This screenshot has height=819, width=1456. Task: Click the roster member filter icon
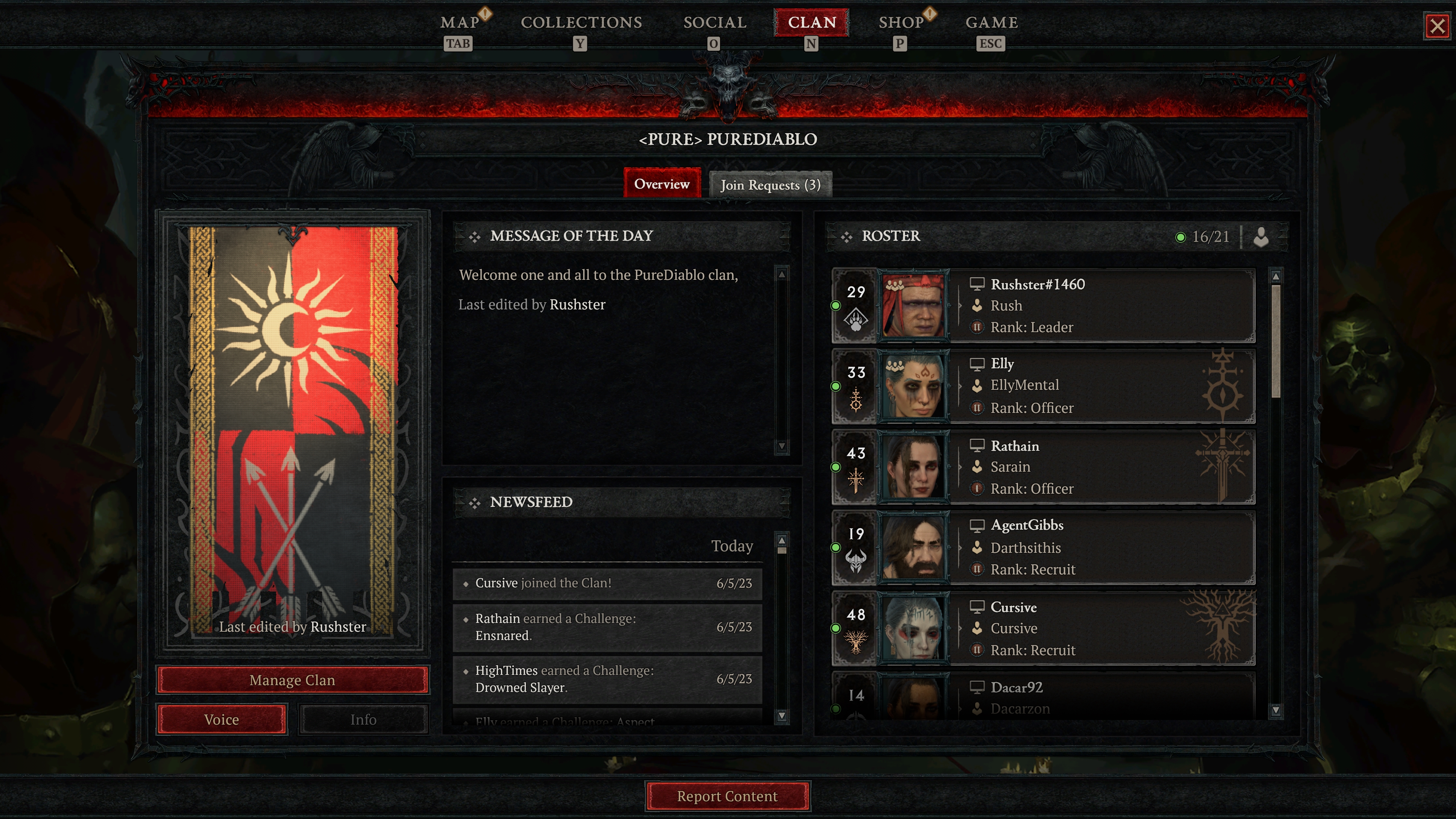point(1261,237)
